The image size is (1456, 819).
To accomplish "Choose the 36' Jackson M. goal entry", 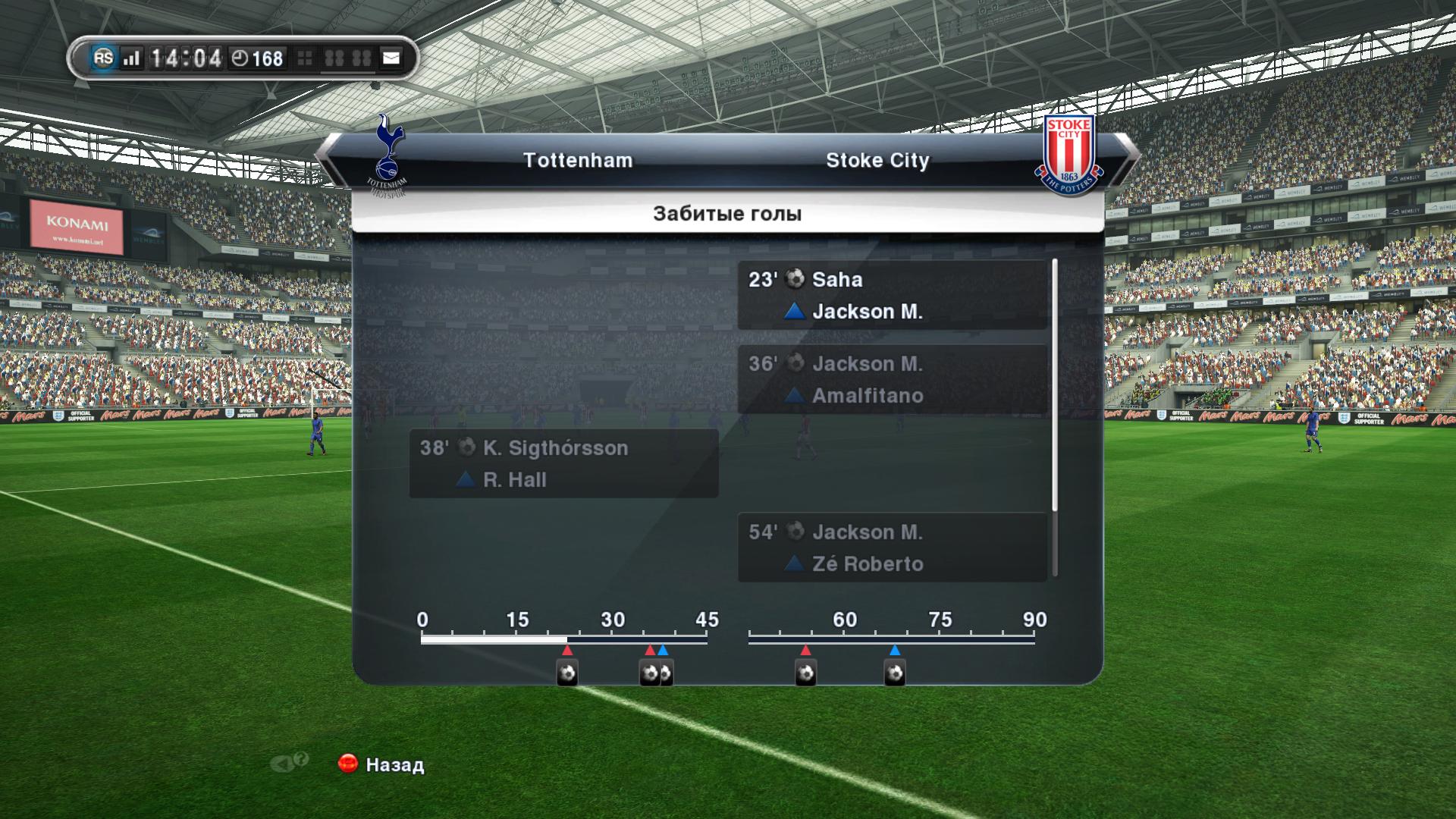I will (892, 380).
